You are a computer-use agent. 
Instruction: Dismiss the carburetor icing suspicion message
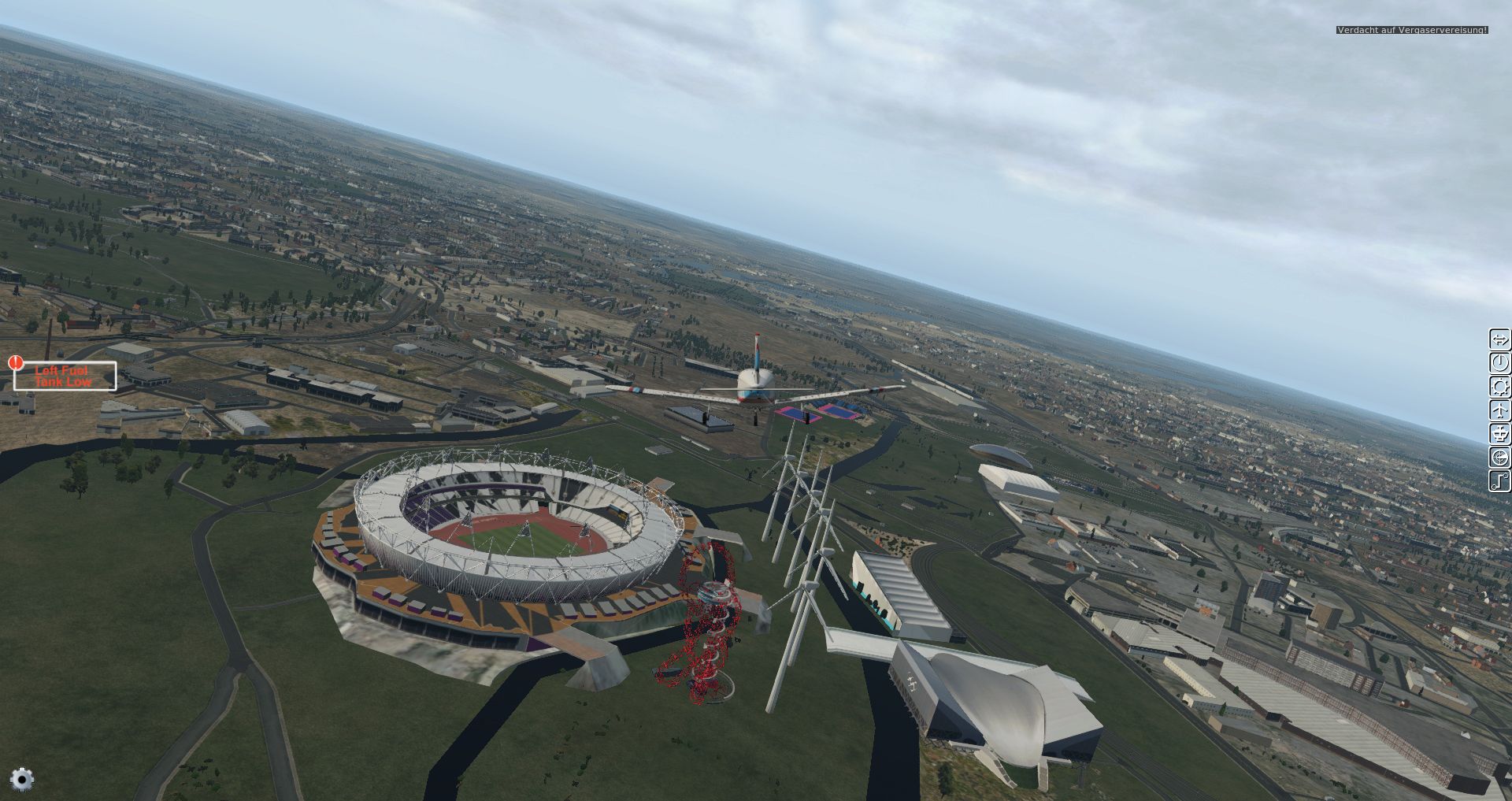click(1412, 30)
